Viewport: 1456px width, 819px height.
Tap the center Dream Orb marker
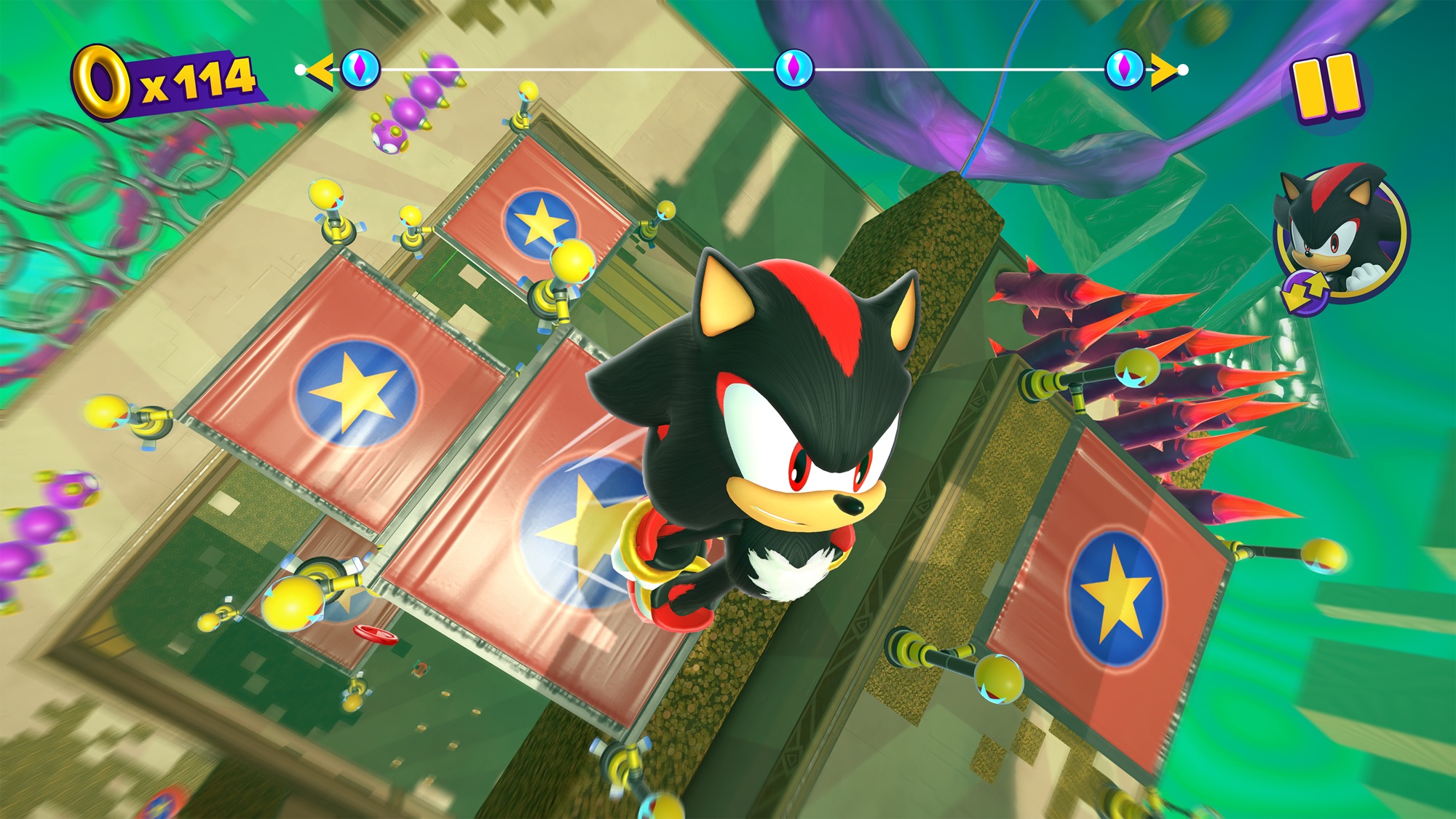[796, 68]
